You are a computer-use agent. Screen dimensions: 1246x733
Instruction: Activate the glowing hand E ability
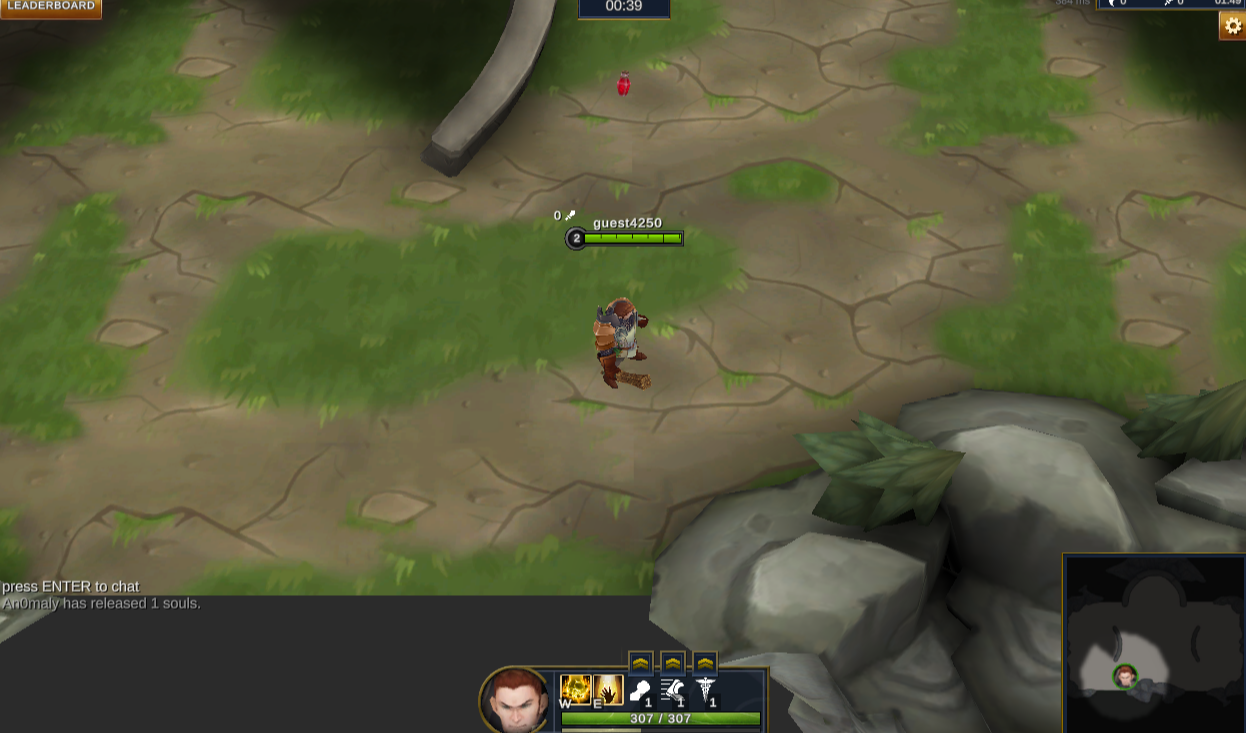(x=608, y=689)
